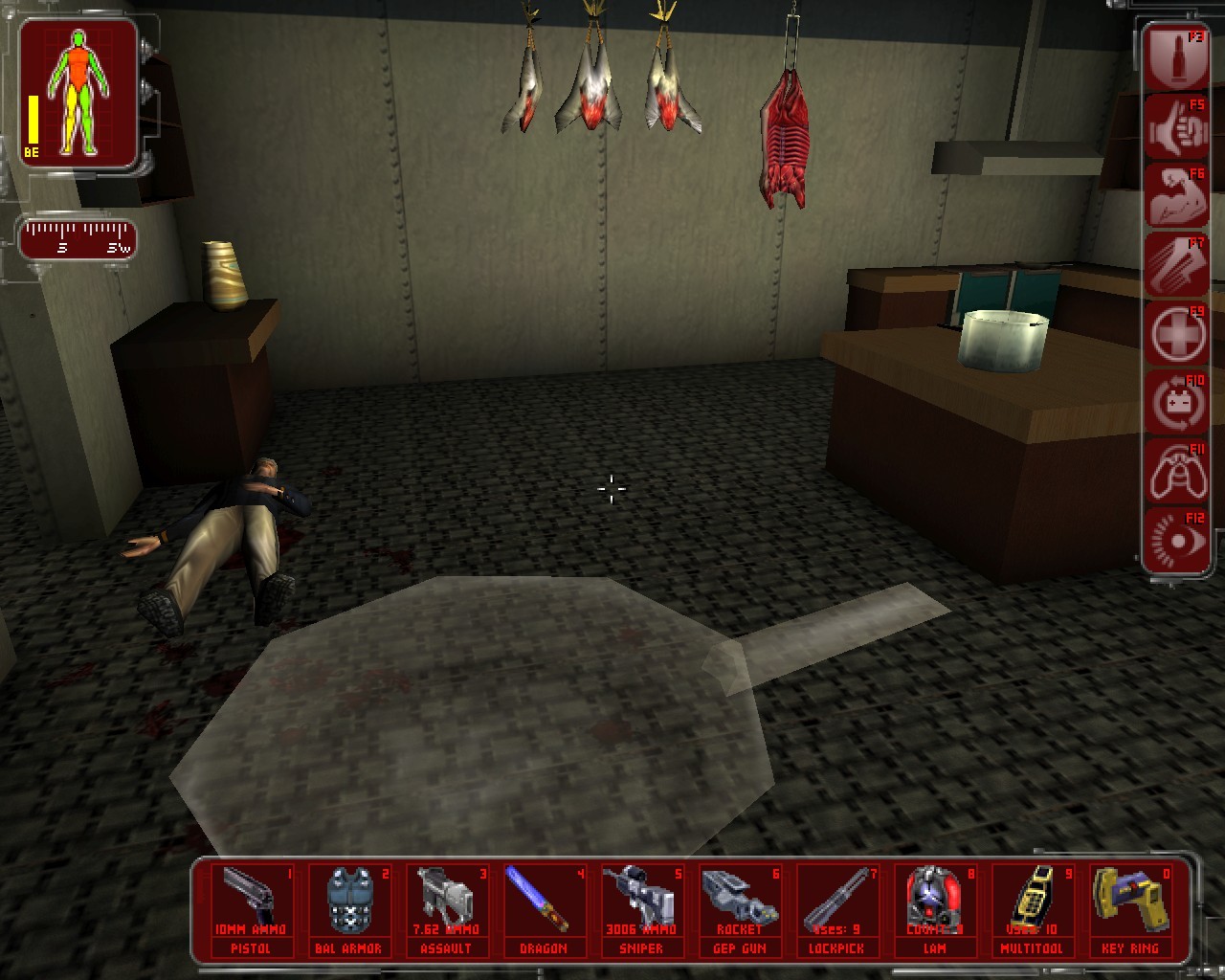Switch to the Sniper rifle slot

[x=641, y=910]
